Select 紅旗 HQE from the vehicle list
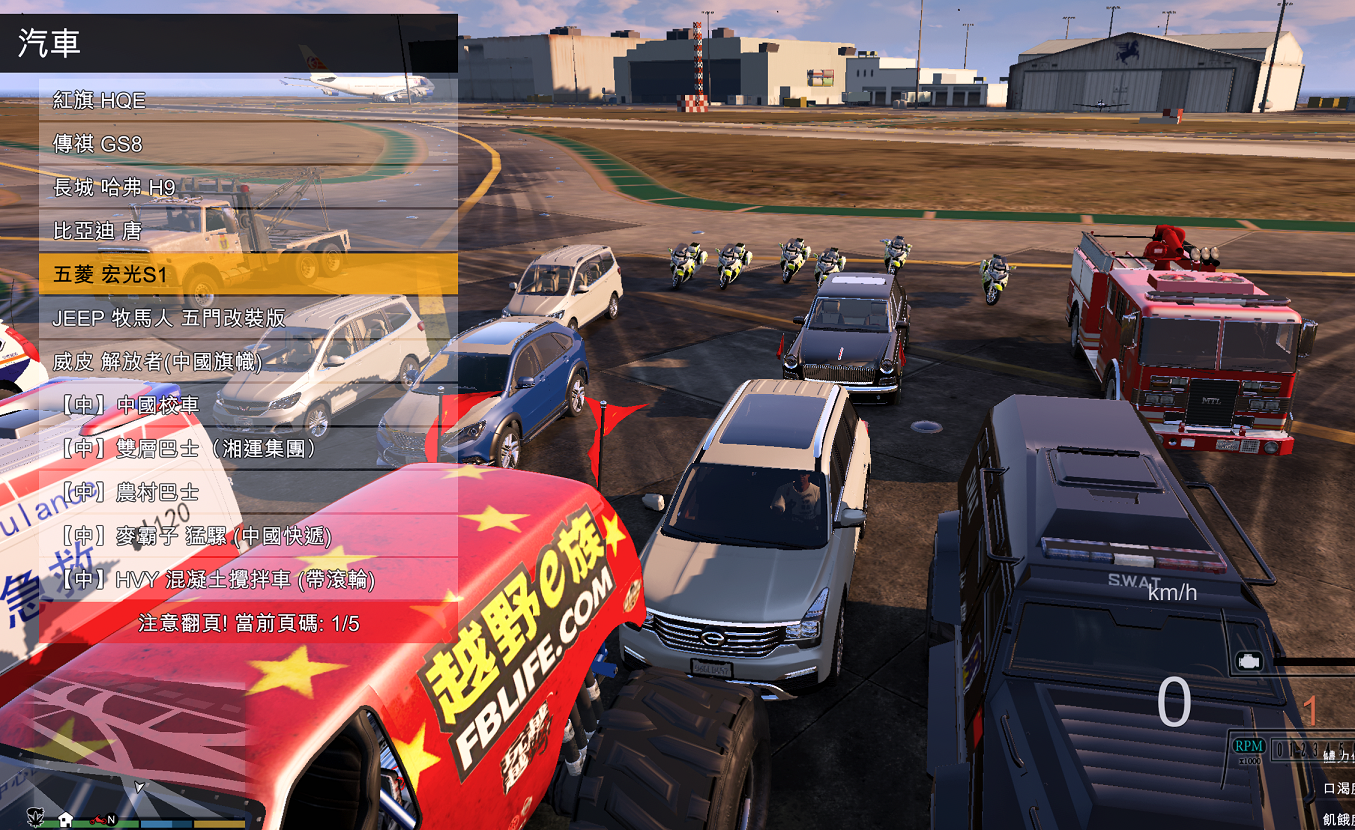Viewport: 1355px width, 830px height. tap(98, 100)
